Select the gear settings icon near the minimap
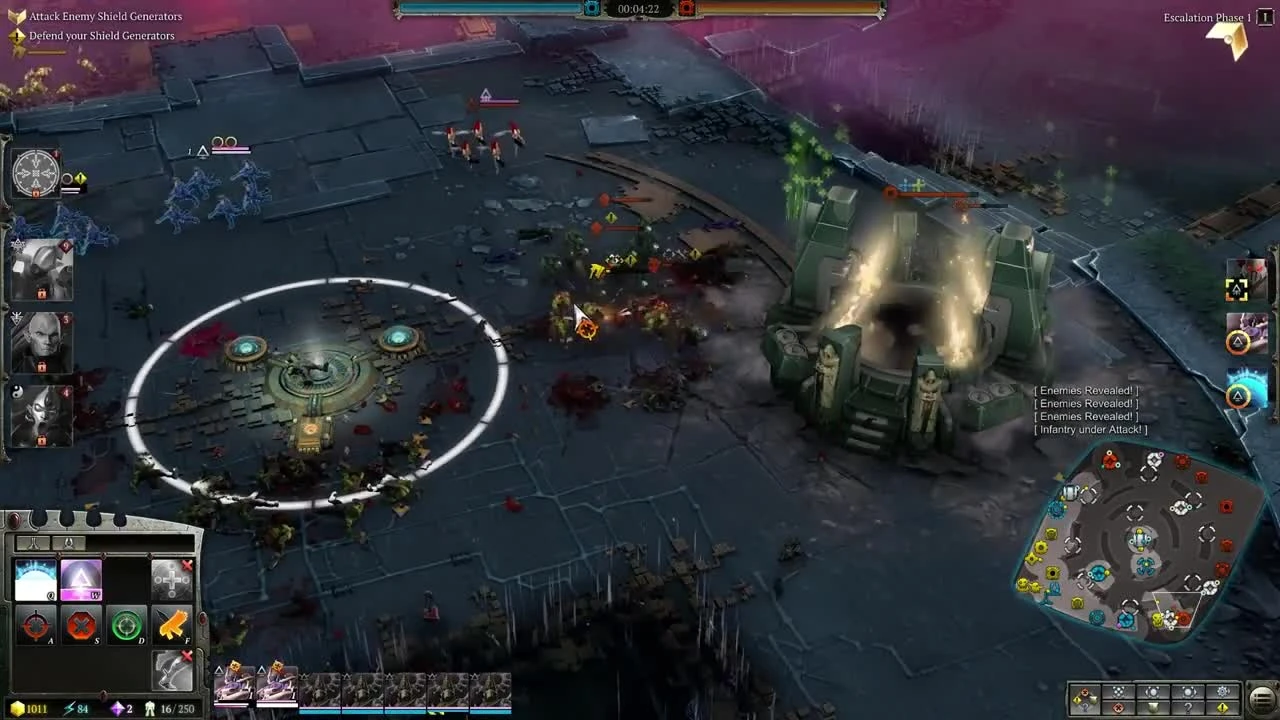This screenshot has height=720, width=1280. (1223, 691)
